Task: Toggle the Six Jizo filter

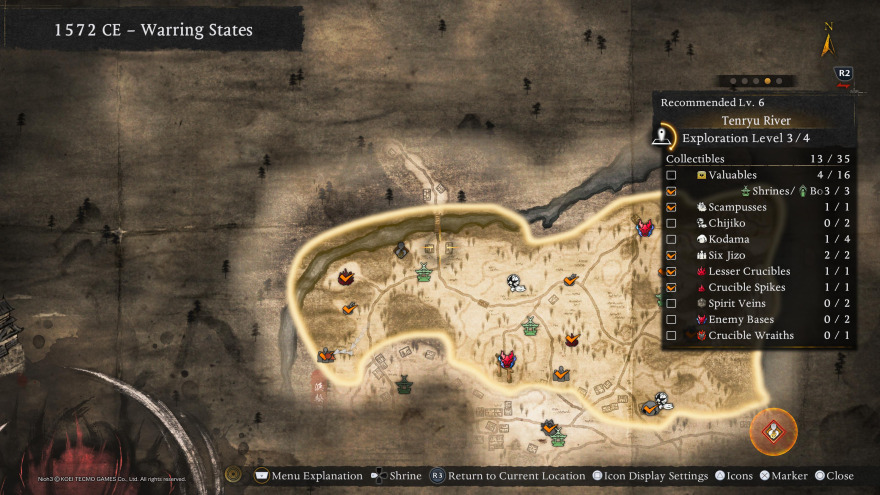Action: tap(671, 255)
